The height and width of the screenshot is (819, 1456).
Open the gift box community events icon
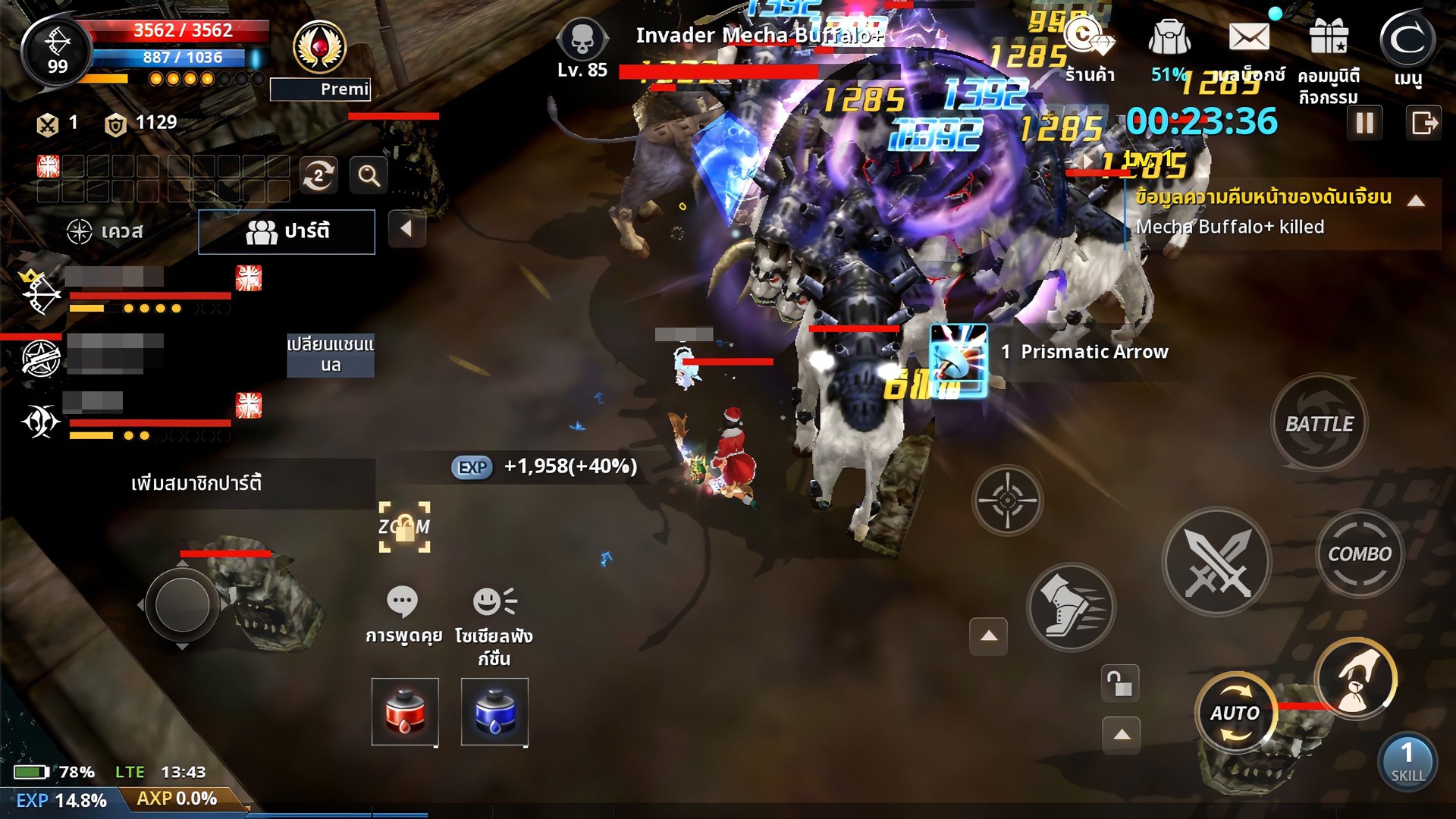coord(1328,38)
